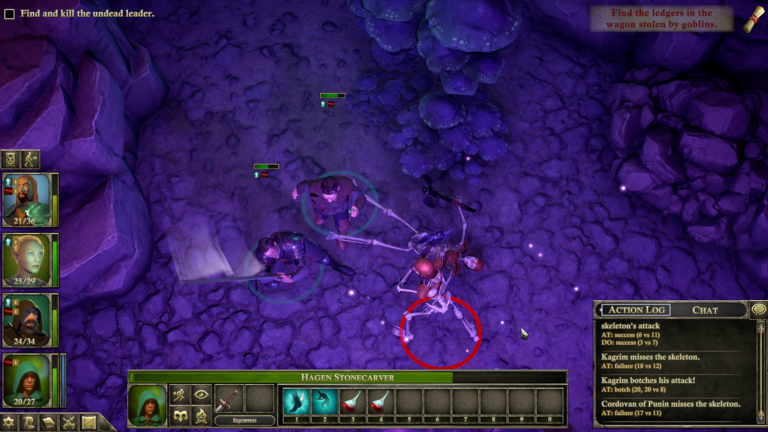
Task: Switch to the Chat tab
Action: pyautogui.click(x=705, y=310)
